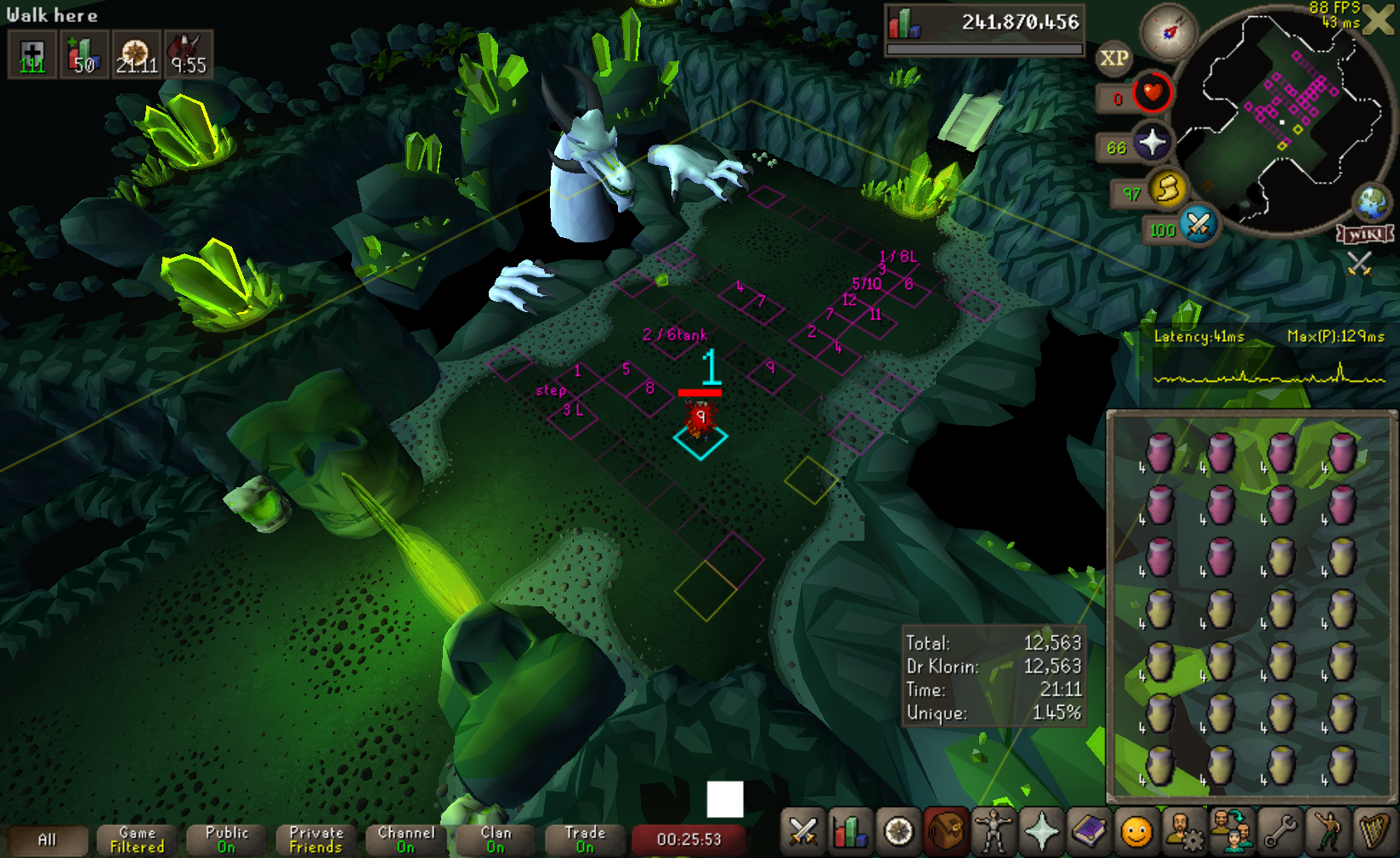Switch to the Skills tab
The width and height of the screenshot is (1400, 858).
pos(850,831)
